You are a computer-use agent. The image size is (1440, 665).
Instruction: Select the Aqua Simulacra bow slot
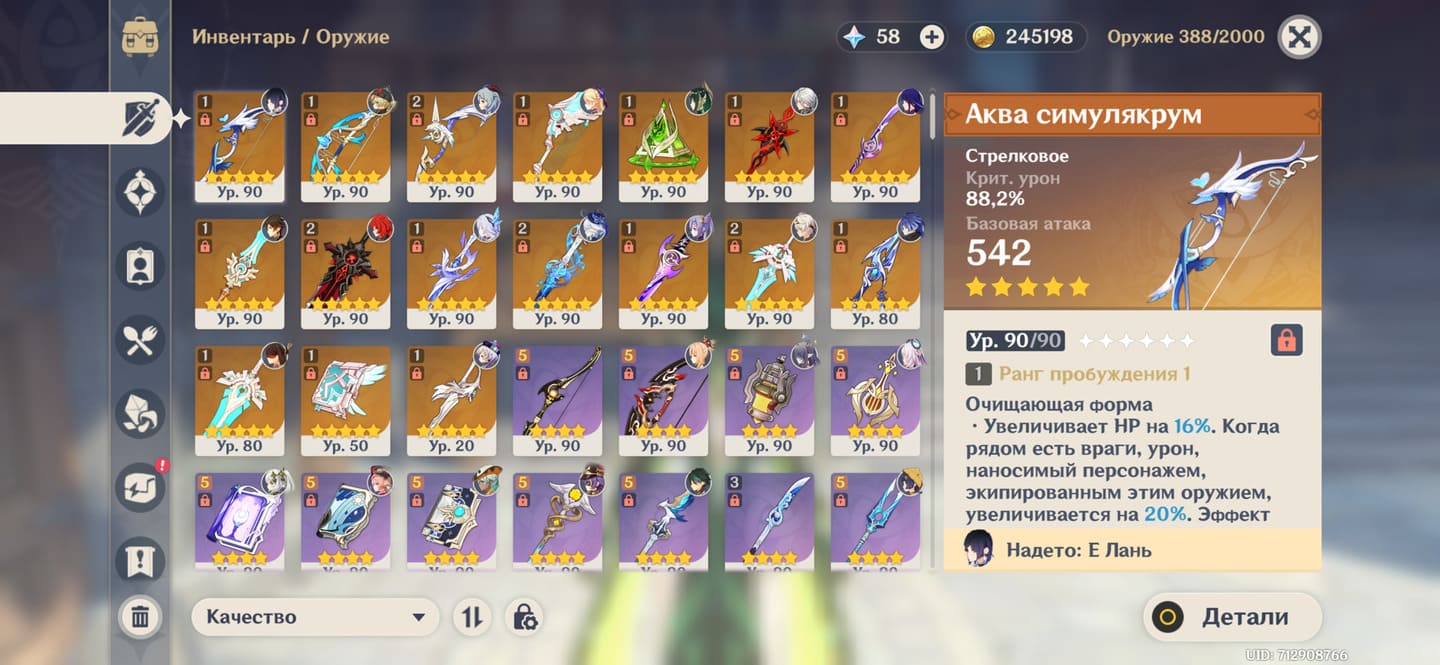240,146
